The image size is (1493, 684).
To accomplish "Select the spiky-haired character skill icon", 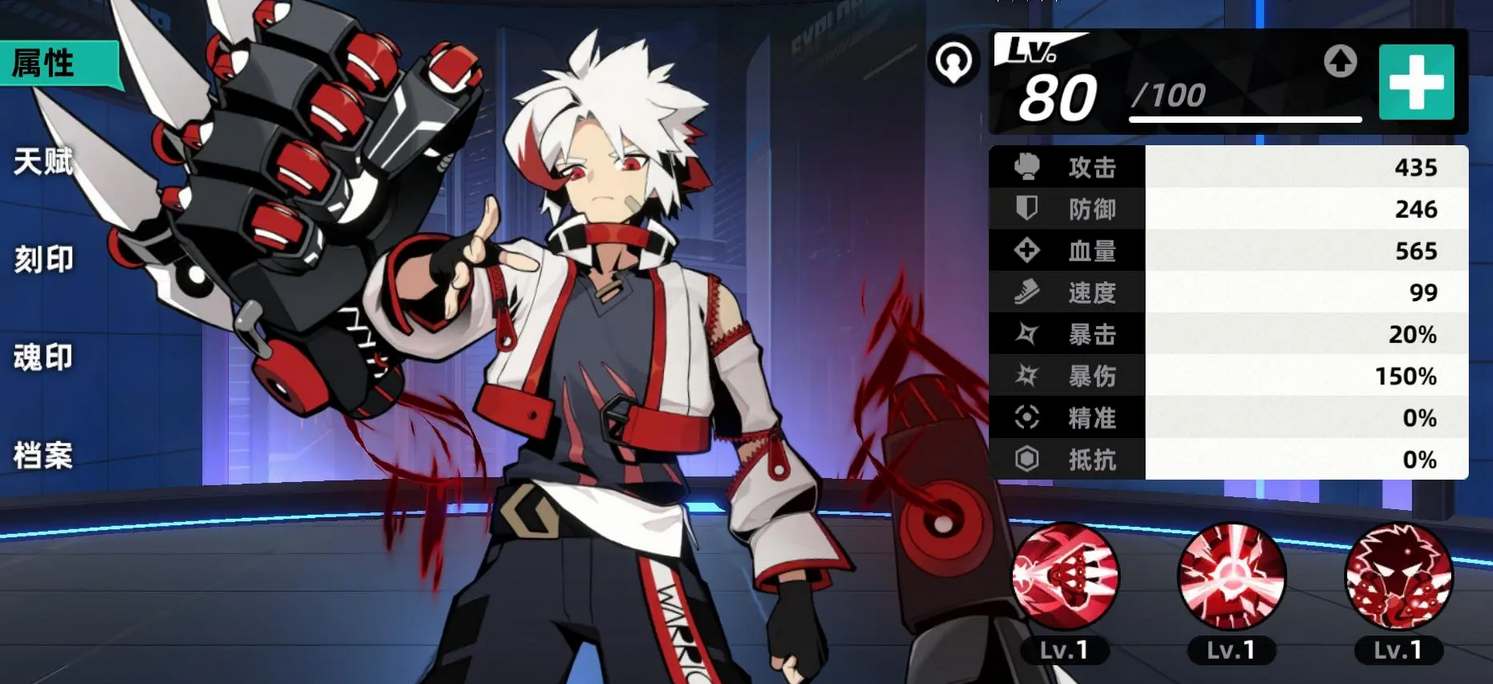I will [x=1398, y=576].
